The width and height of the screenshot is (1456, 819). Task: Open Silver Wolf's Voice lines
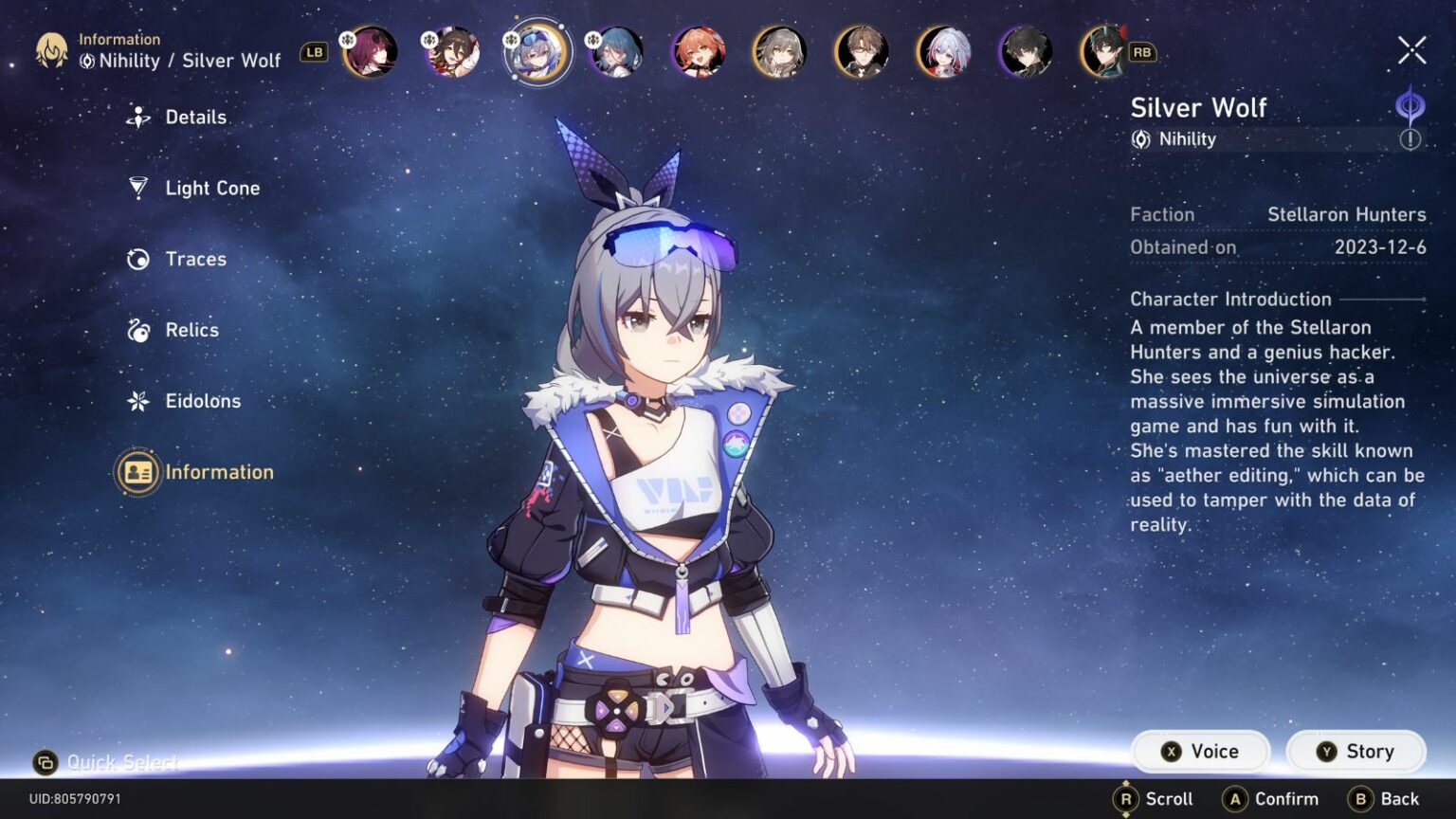1201,752
